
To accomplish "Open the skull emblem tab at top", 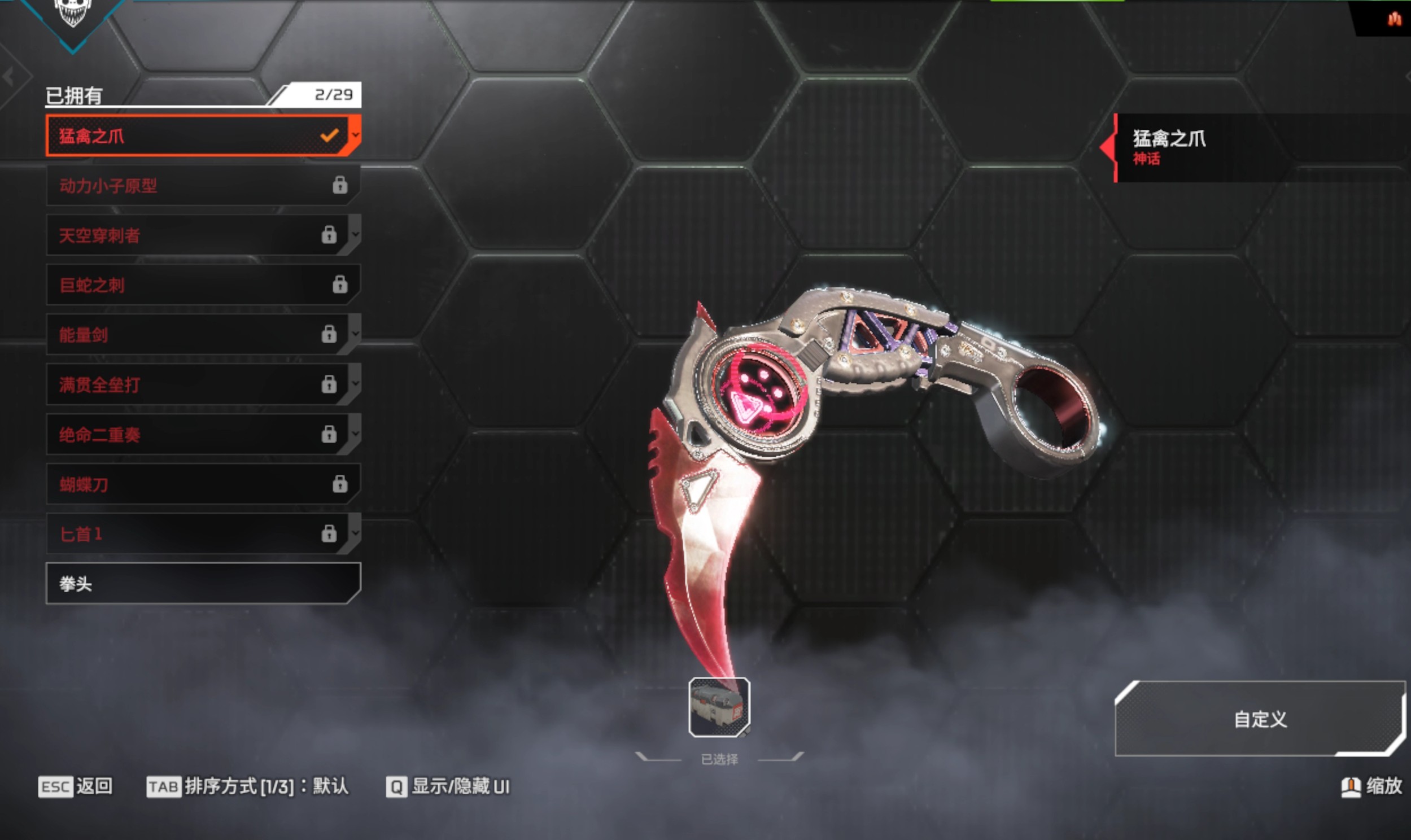I will pyautogui.click(x=72, y=14).
